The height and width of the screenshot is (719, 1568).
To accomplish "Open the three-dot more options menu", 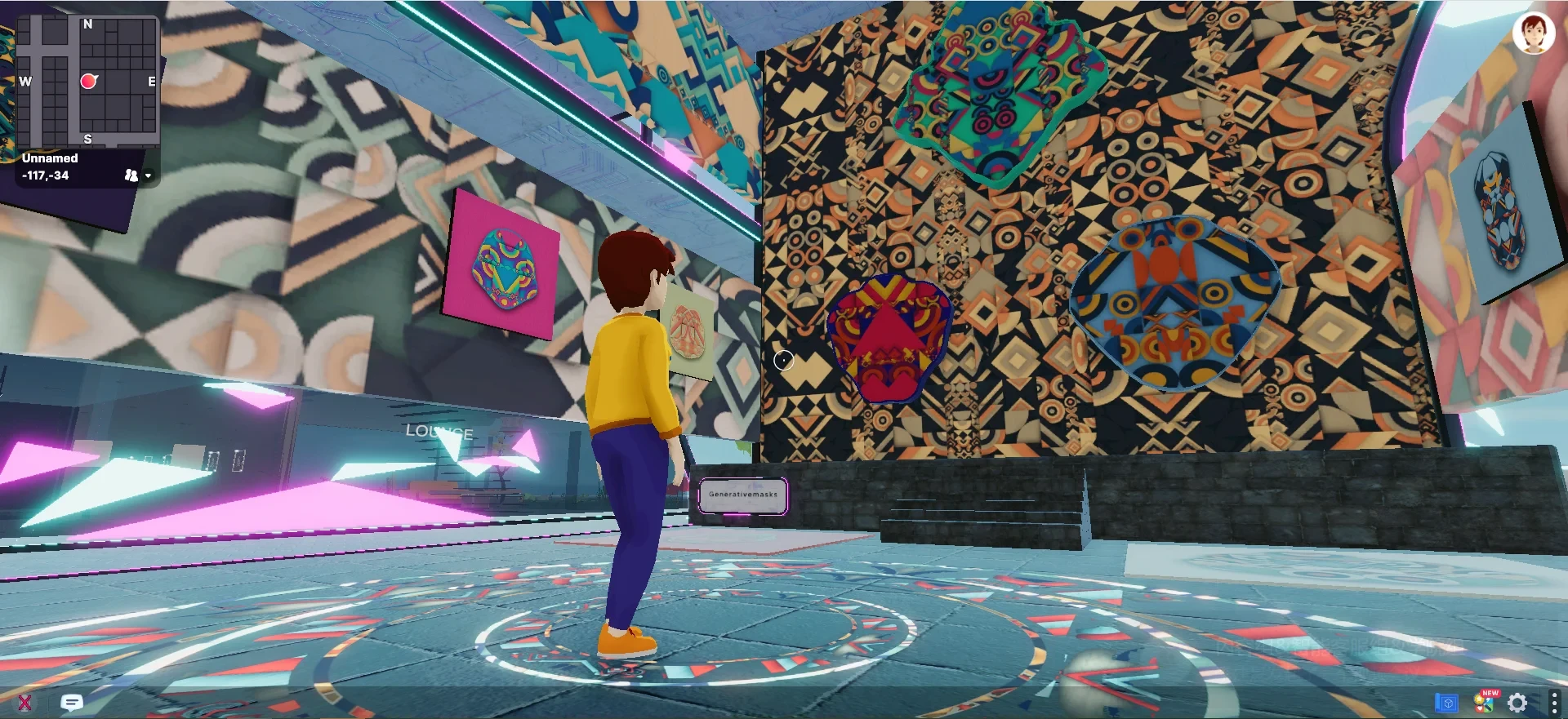I will (x=1553, y=702).
